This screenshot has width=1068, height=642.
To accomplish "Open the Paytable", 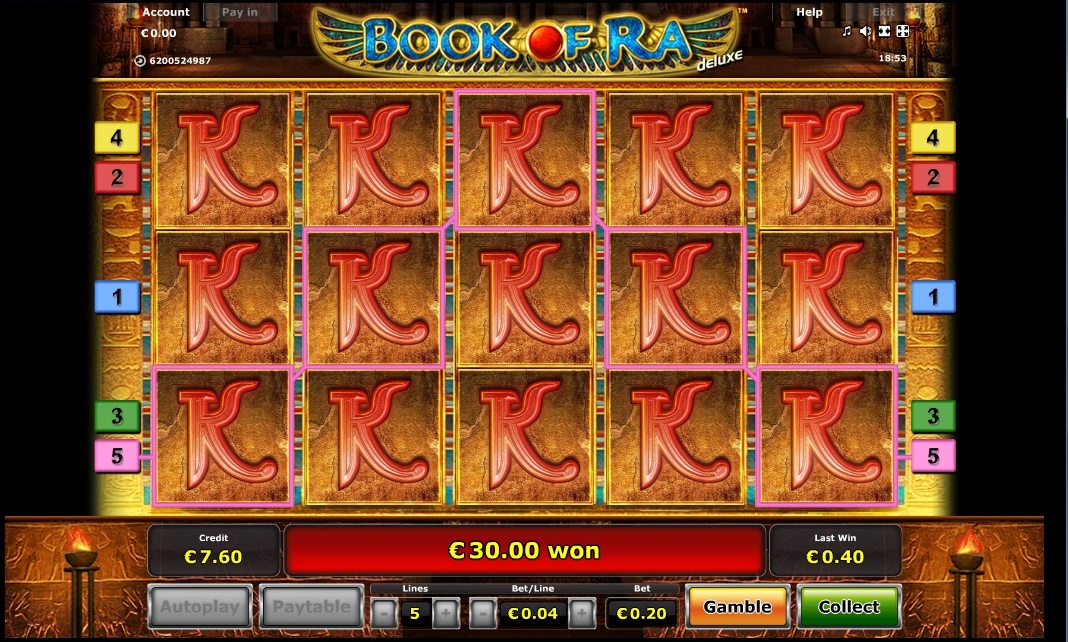I will pos(312,607).
